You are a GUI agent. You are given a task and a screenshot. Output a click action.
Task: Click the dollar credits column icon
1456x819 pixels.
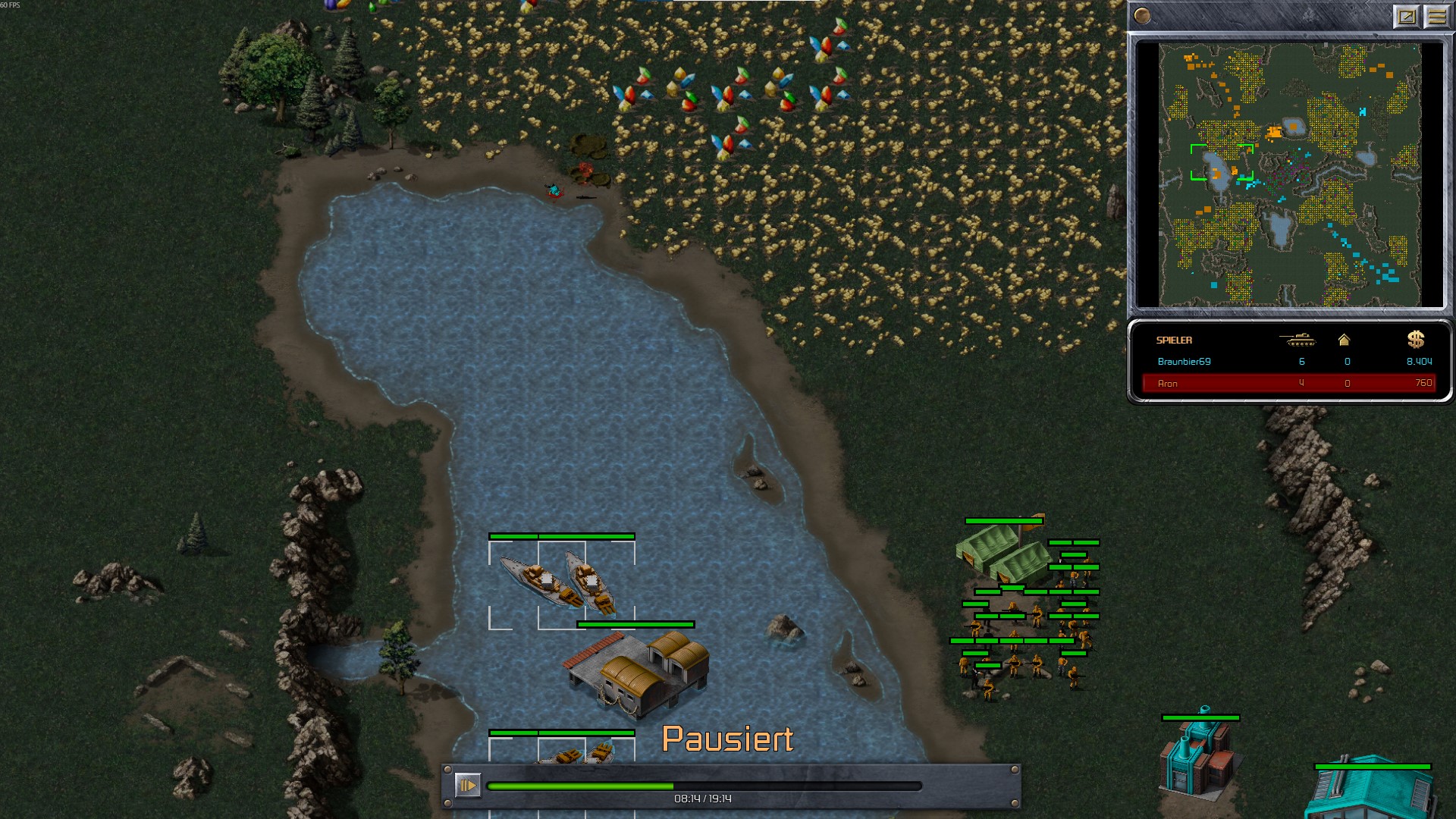click(1415, 339)
